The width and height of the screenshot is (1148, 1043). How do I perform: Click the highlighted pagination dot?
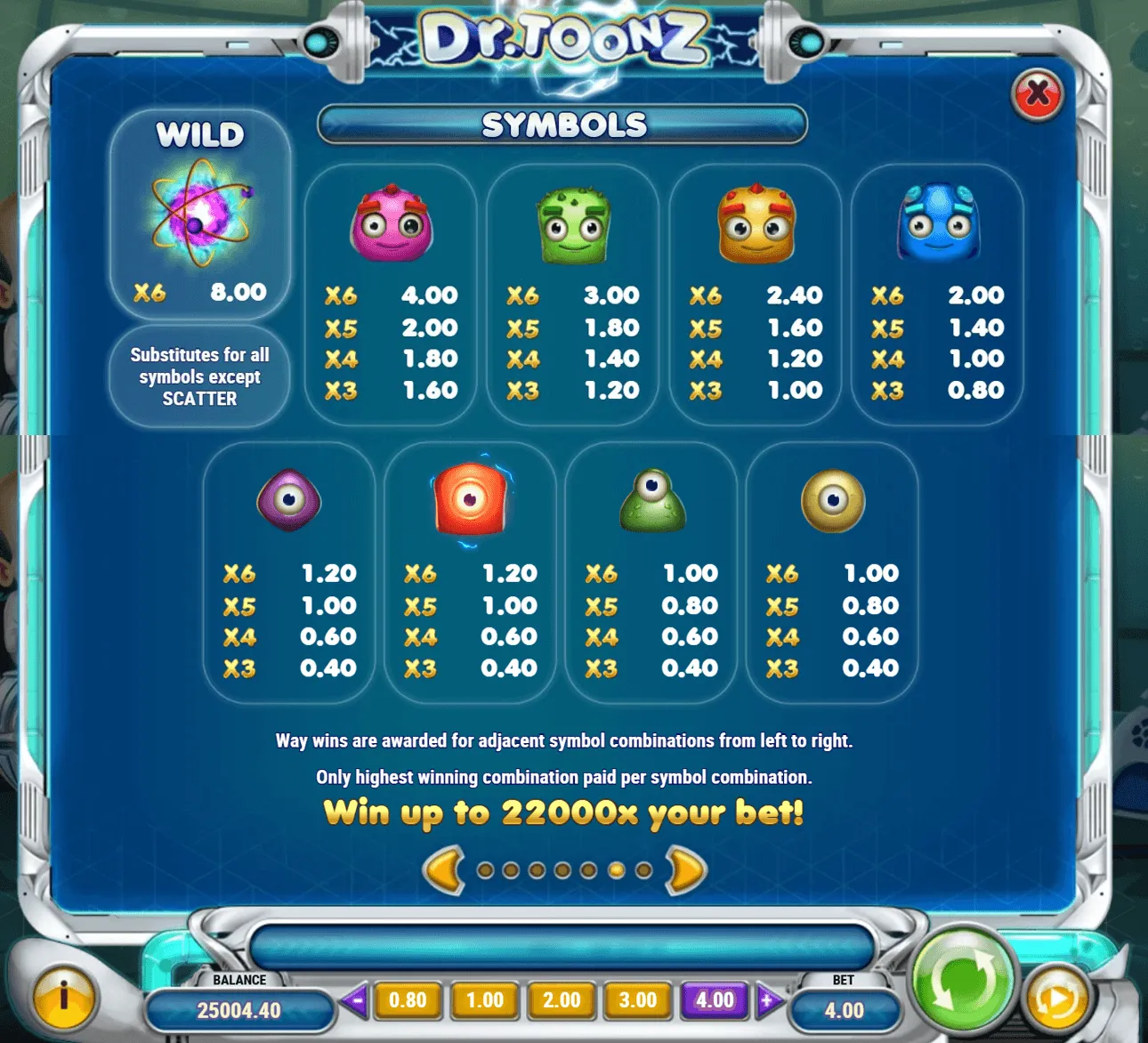(614, 869)
